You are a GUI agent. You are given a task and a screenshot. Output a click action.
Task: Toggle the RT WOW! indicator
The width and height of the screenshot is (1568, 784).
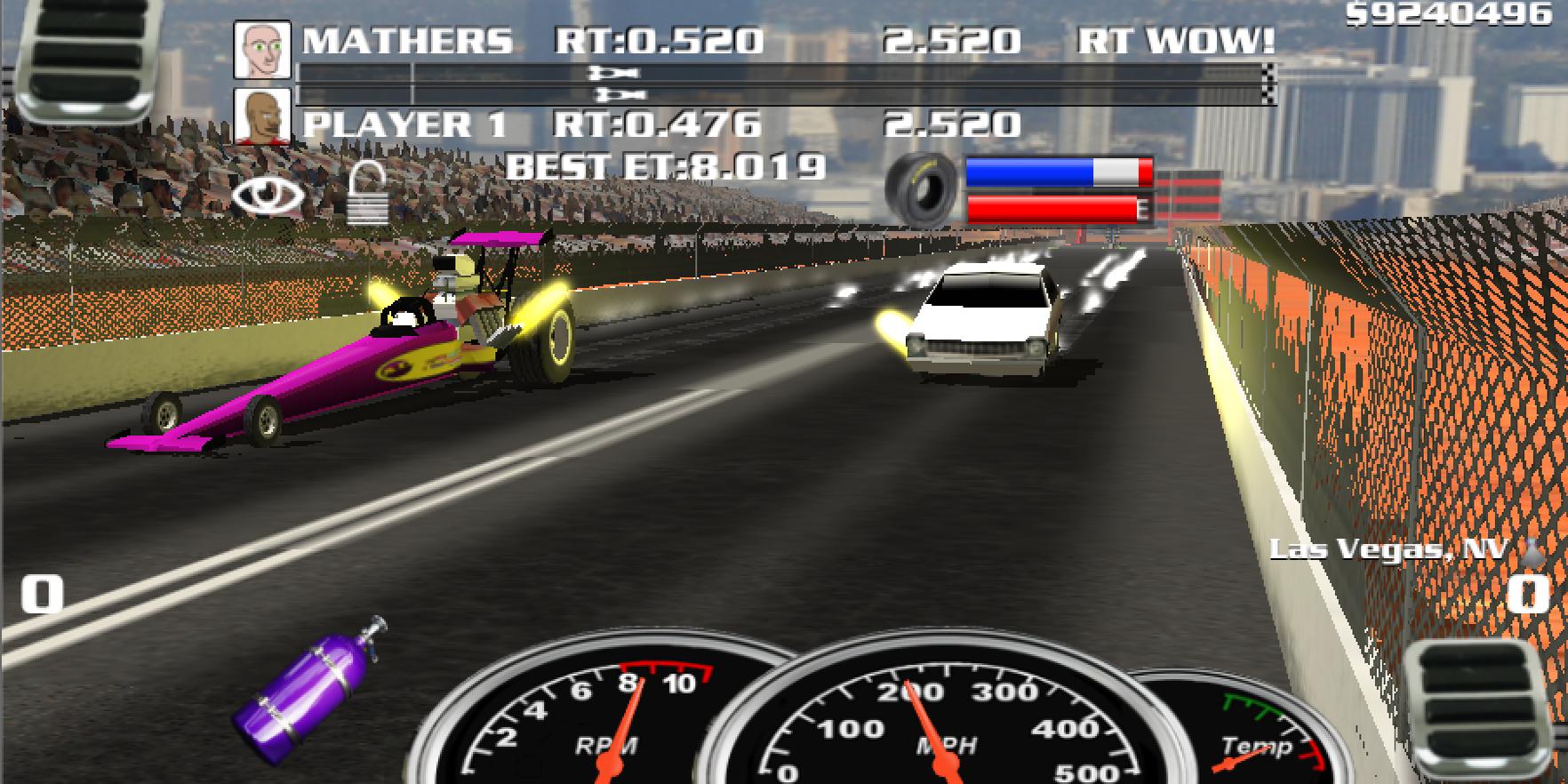click(1176, 41)
